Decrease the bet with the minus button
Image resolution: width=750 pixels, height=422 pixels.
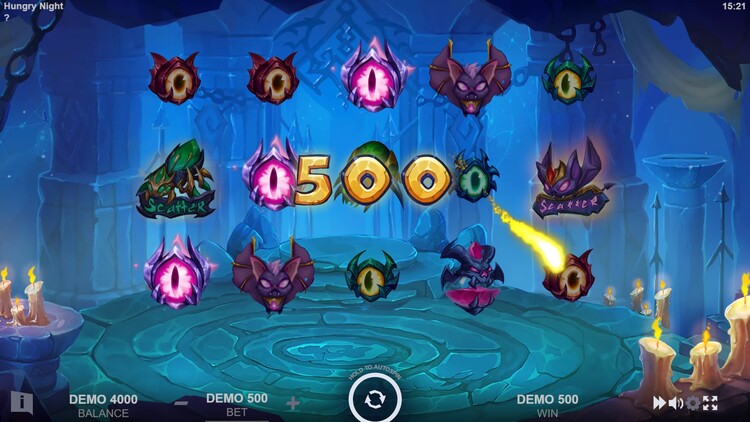[181, 403]
